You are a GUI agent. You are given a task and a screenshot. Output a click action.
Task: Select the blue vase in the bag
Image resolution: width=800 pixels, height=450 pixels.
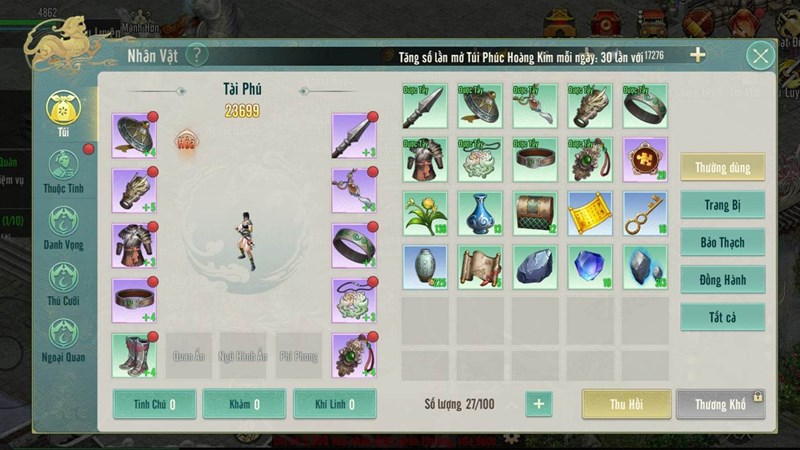481,213
